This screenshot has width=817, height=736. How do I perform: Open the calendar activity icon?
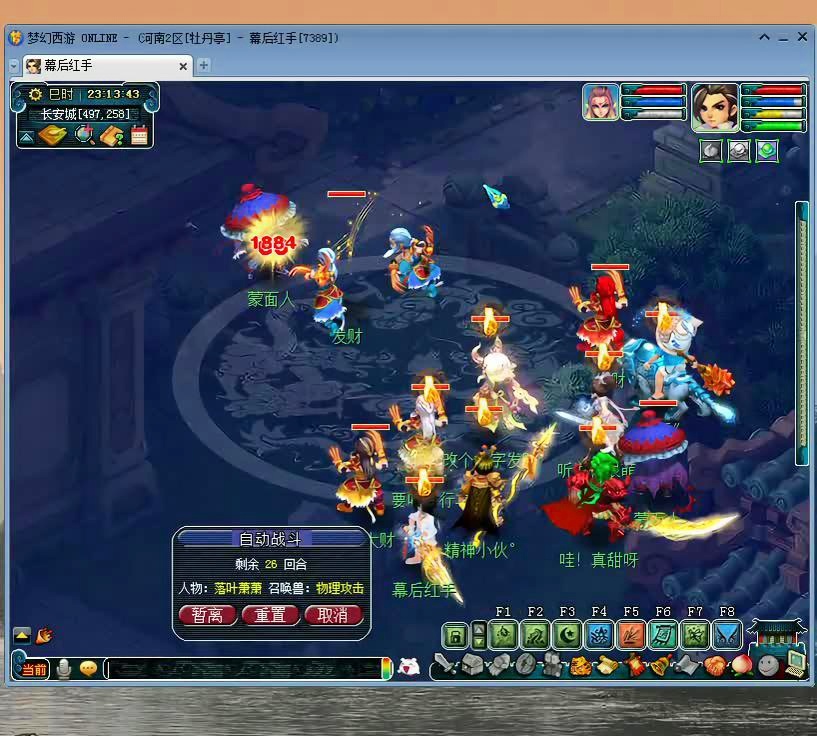(140, 135)
